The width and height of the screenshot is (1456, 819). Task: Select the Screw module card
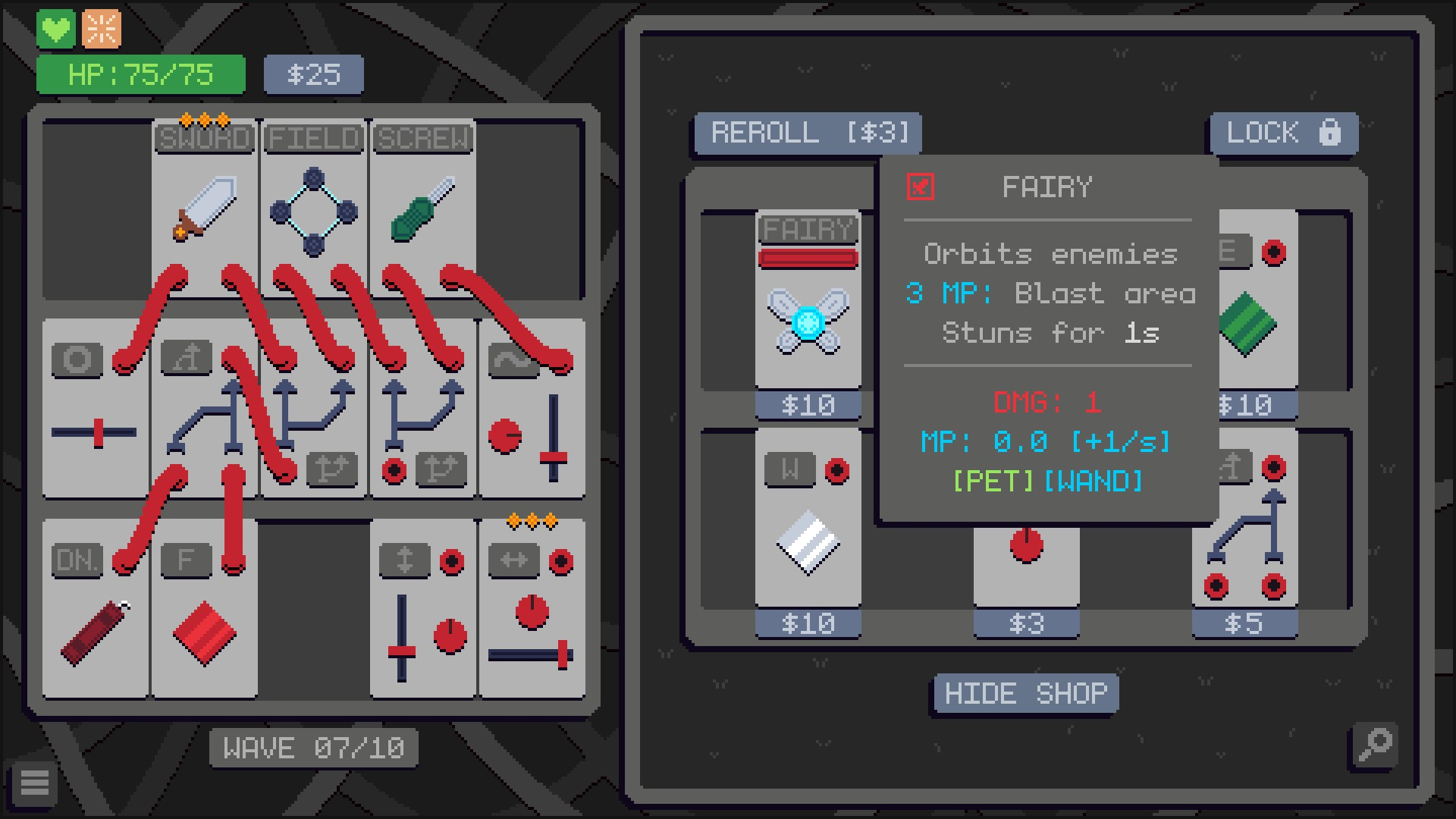(x=423, y=205)
